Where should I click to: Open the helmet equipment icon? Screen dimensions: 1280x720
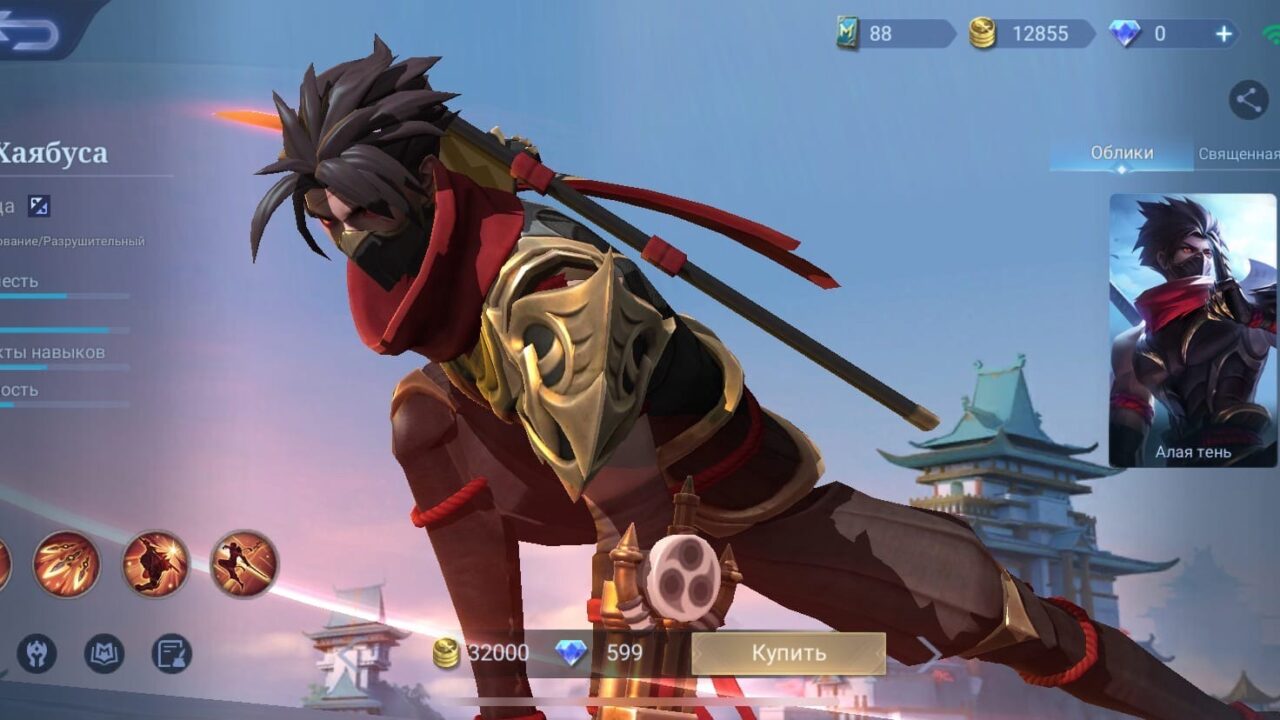36,654
